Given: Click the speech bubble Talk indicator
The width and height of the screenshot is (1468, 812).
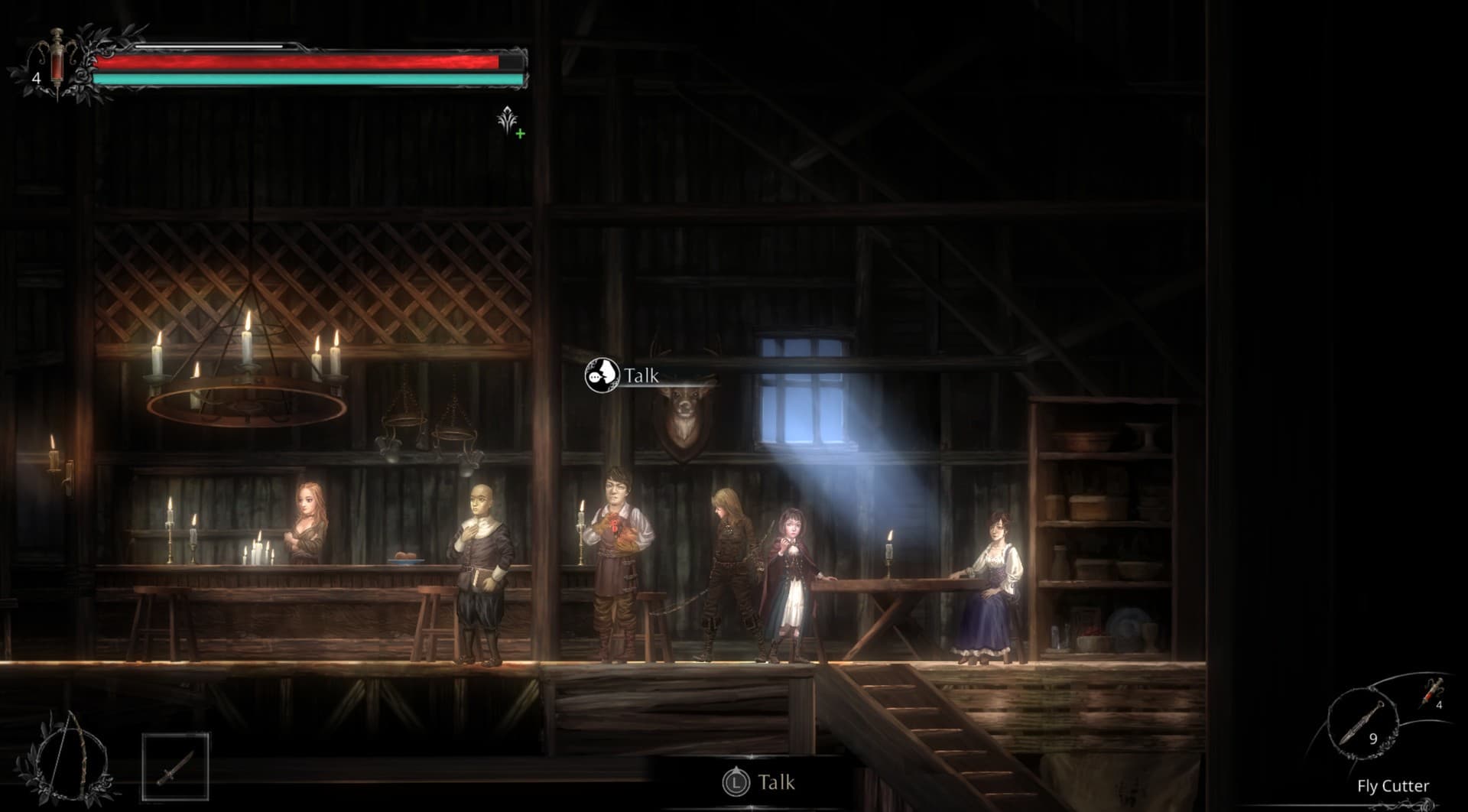Looking at the screenshot, I should [605, 375].
